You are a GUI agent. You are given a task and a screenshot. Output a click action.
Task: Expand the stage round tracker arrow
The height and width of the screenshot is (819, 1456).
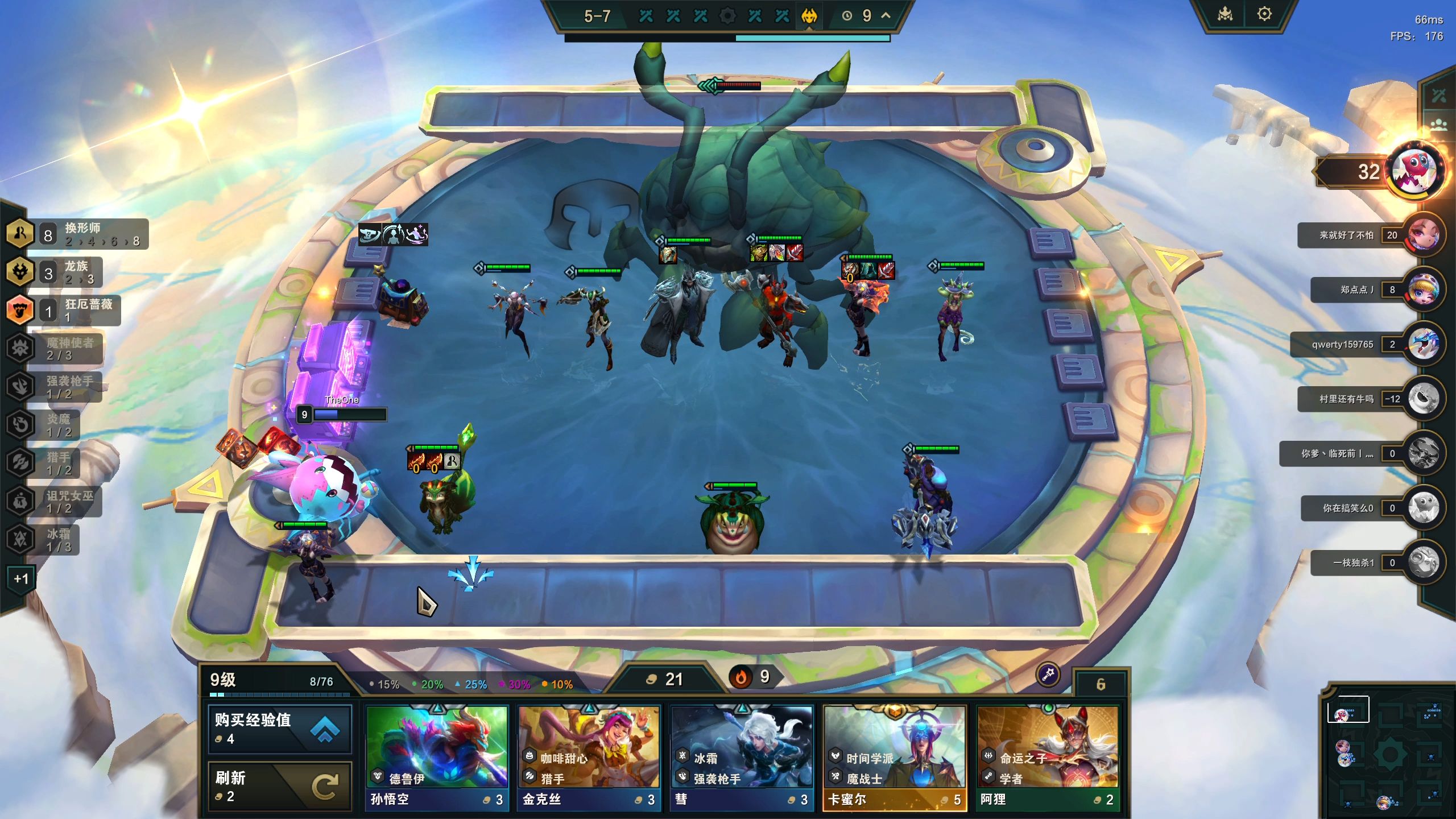pos(886,16)
